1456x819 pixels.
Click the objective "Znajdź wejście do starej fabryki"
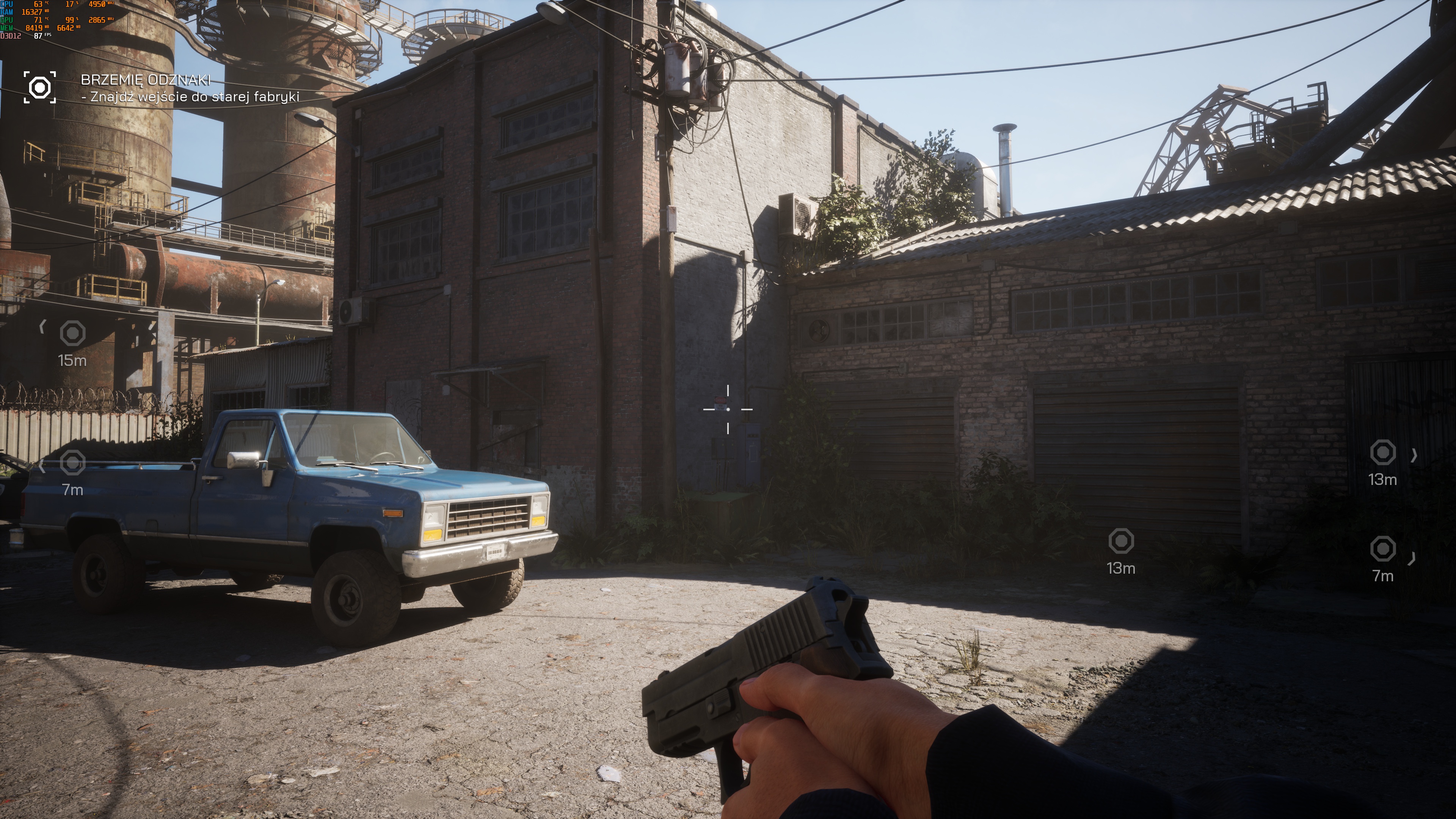click(x=190, y=97)
